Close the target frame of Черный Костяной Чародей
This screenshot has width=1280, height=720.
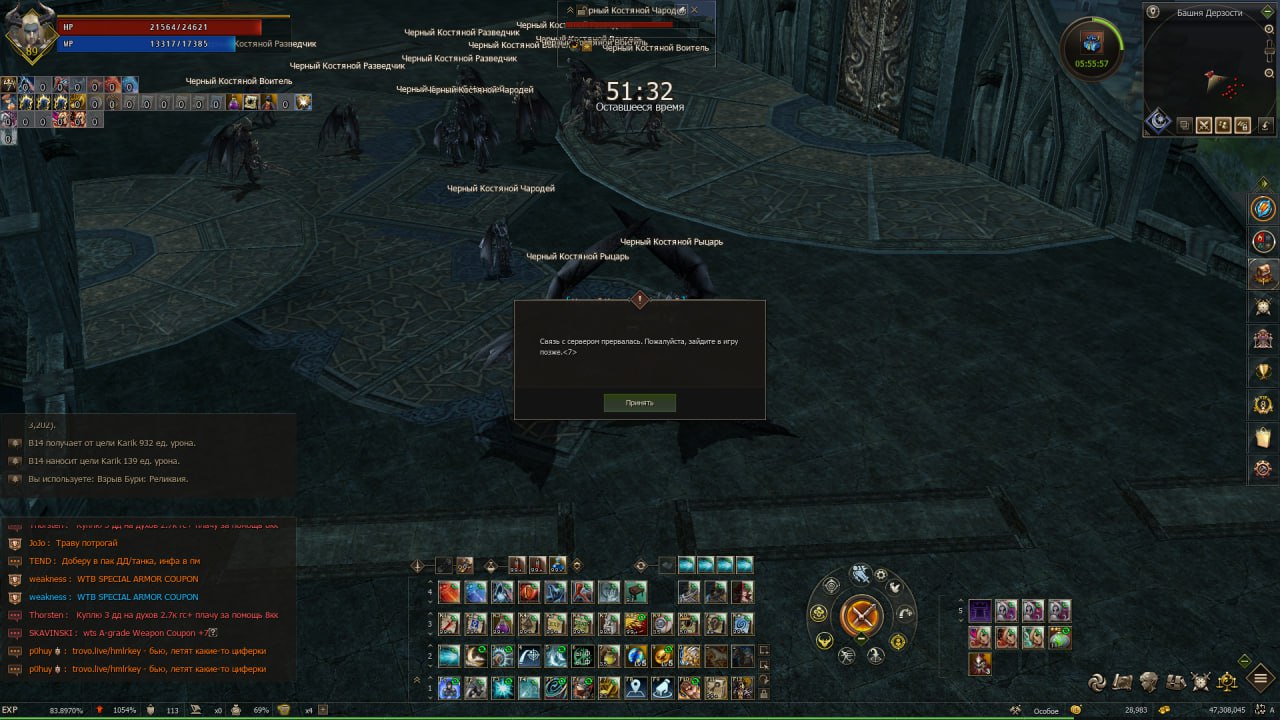695,9
